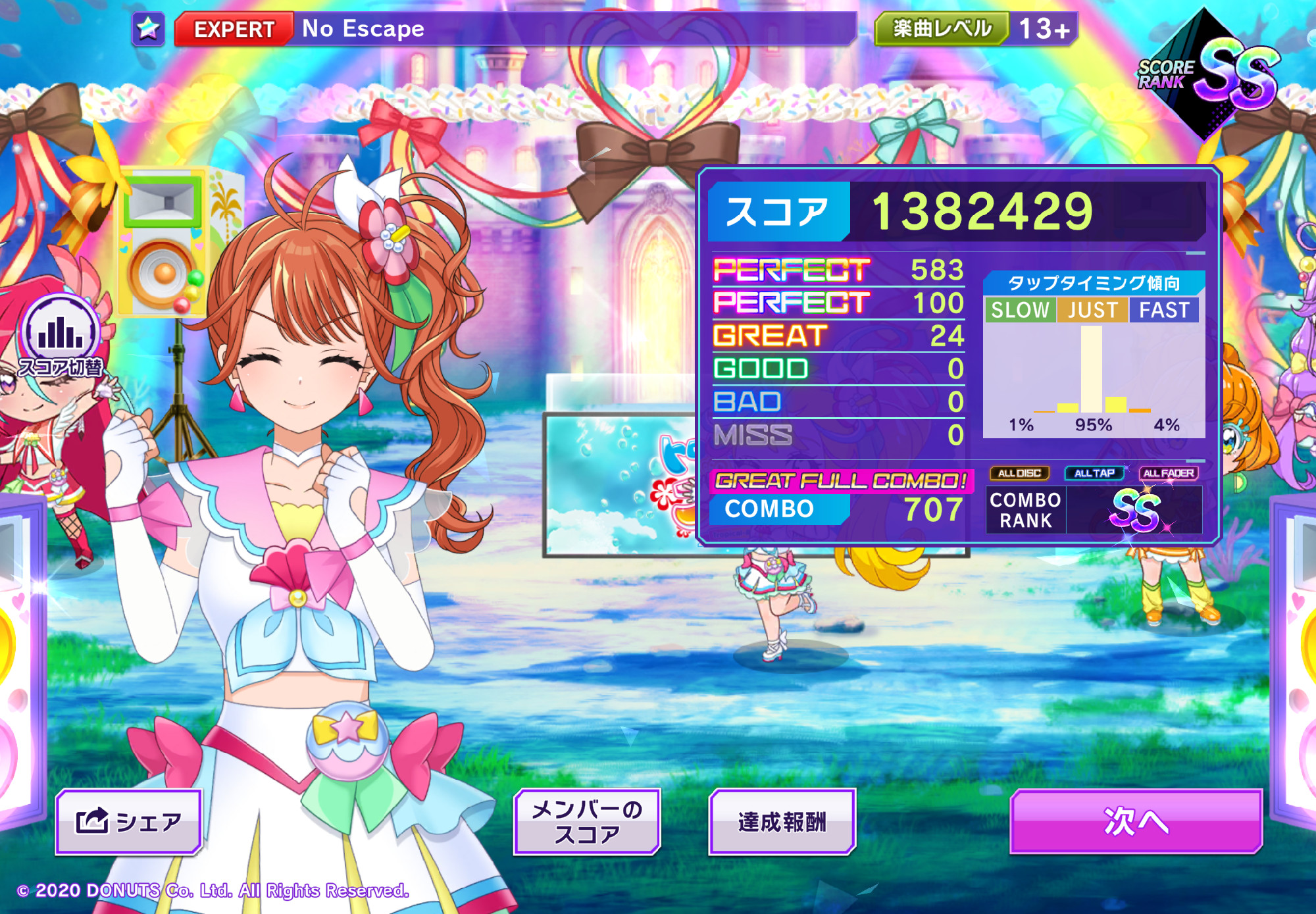This screenshot has height=914, width=1316.
Task: View メンバーのスコア member scores
Action: tap(586, 822)
